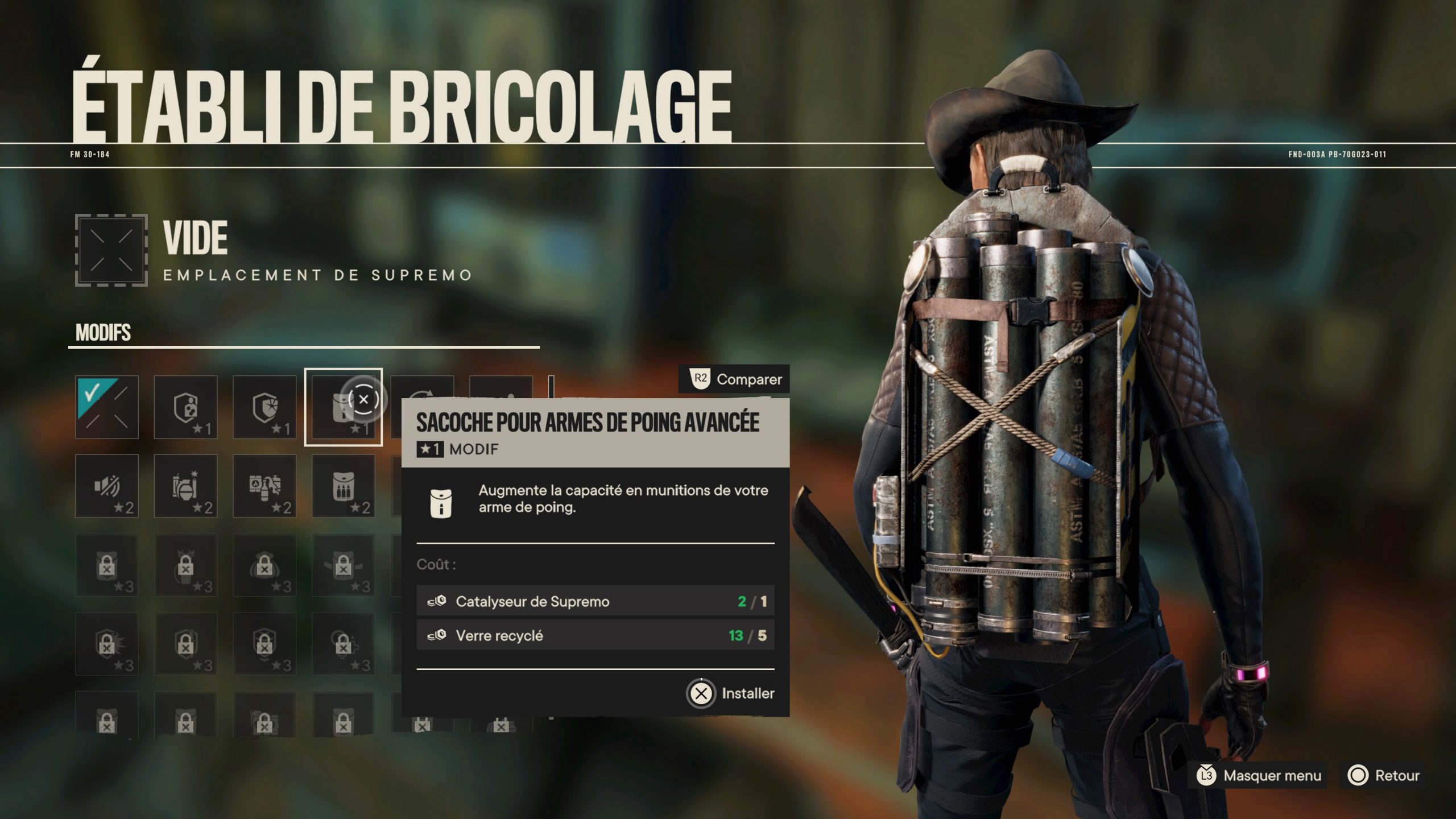Screen dimensions: 1456x819
Task: Select the ammo pouch with bullets two-star mod
Action: 344,486
